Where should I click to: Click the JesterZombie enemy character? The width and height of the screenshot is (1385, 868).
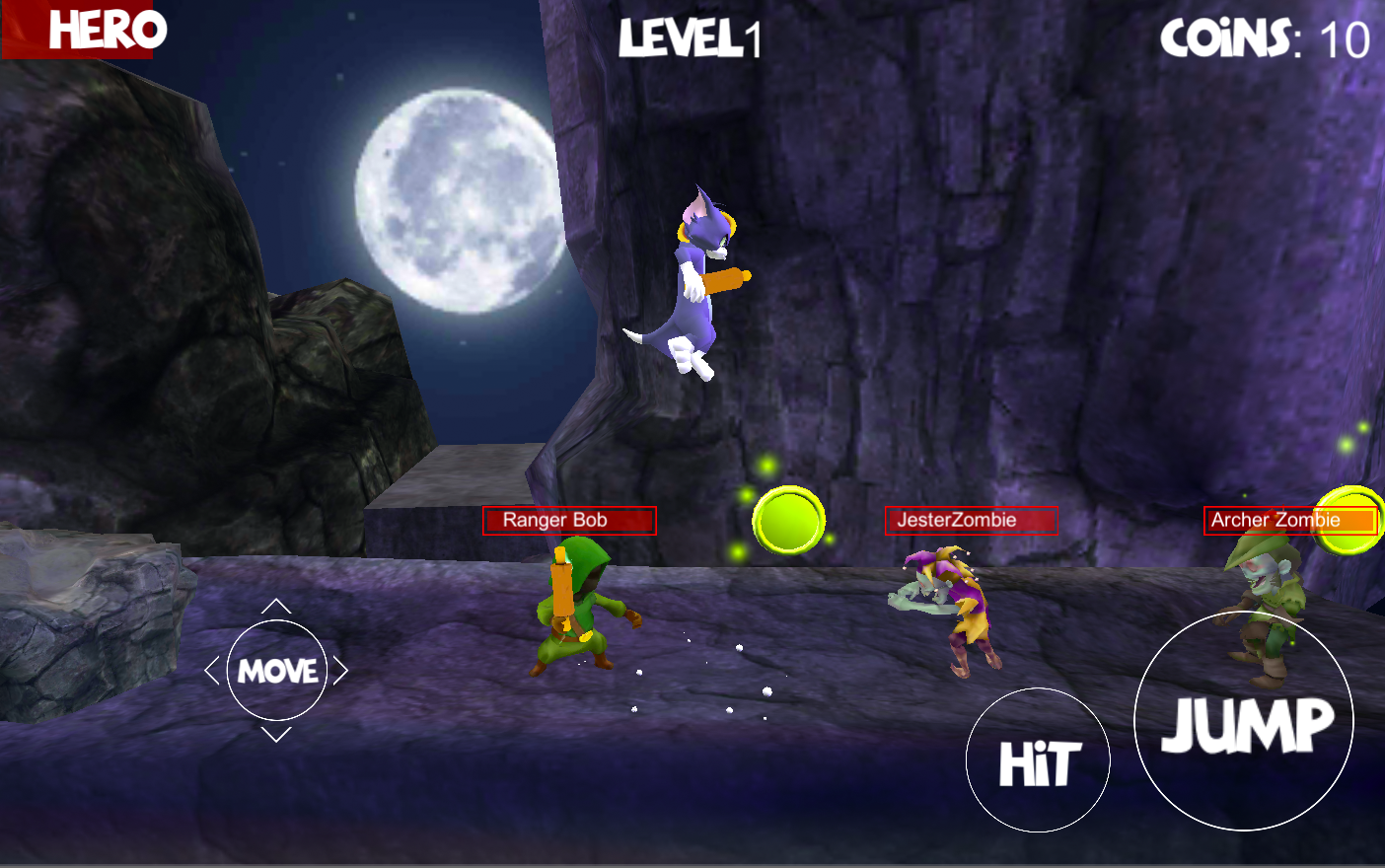[x=949, y=607]
